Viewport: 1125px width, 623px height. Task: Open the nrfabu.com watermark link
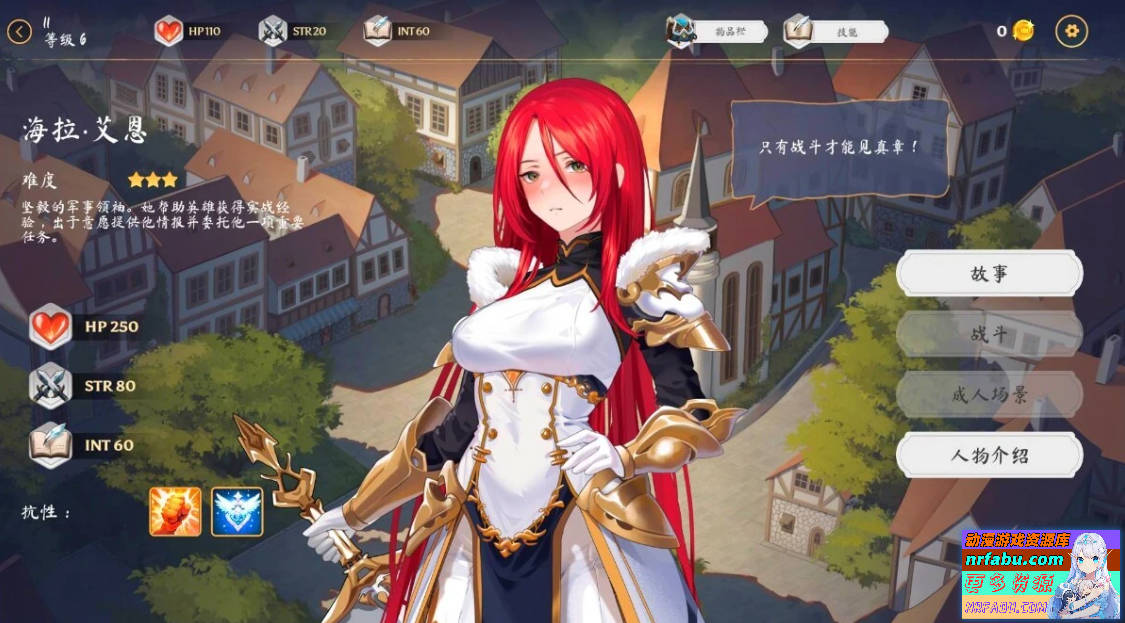[x=1014, y=559]
